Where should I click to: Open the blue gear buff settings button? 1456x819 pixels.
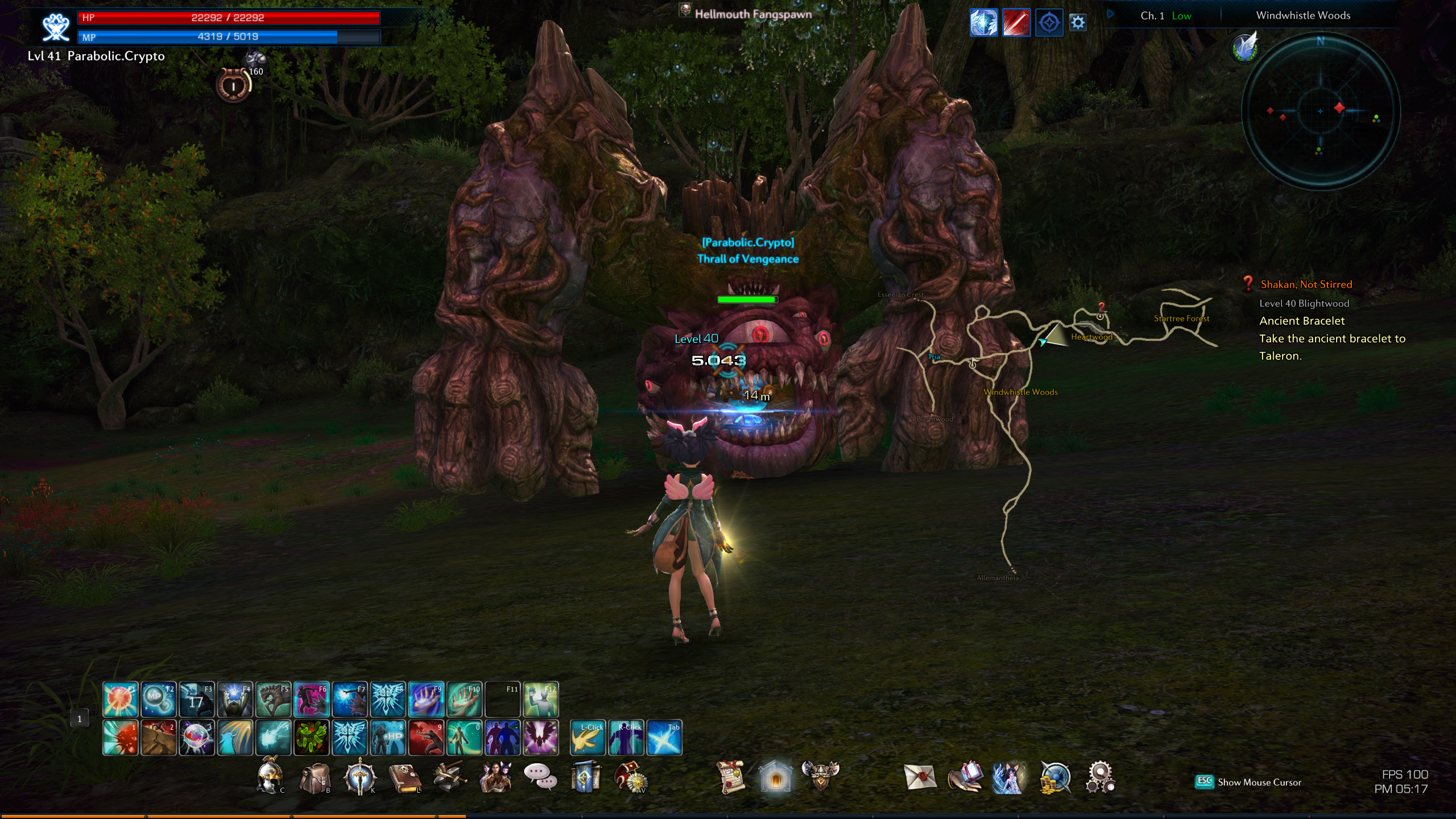1078,23
